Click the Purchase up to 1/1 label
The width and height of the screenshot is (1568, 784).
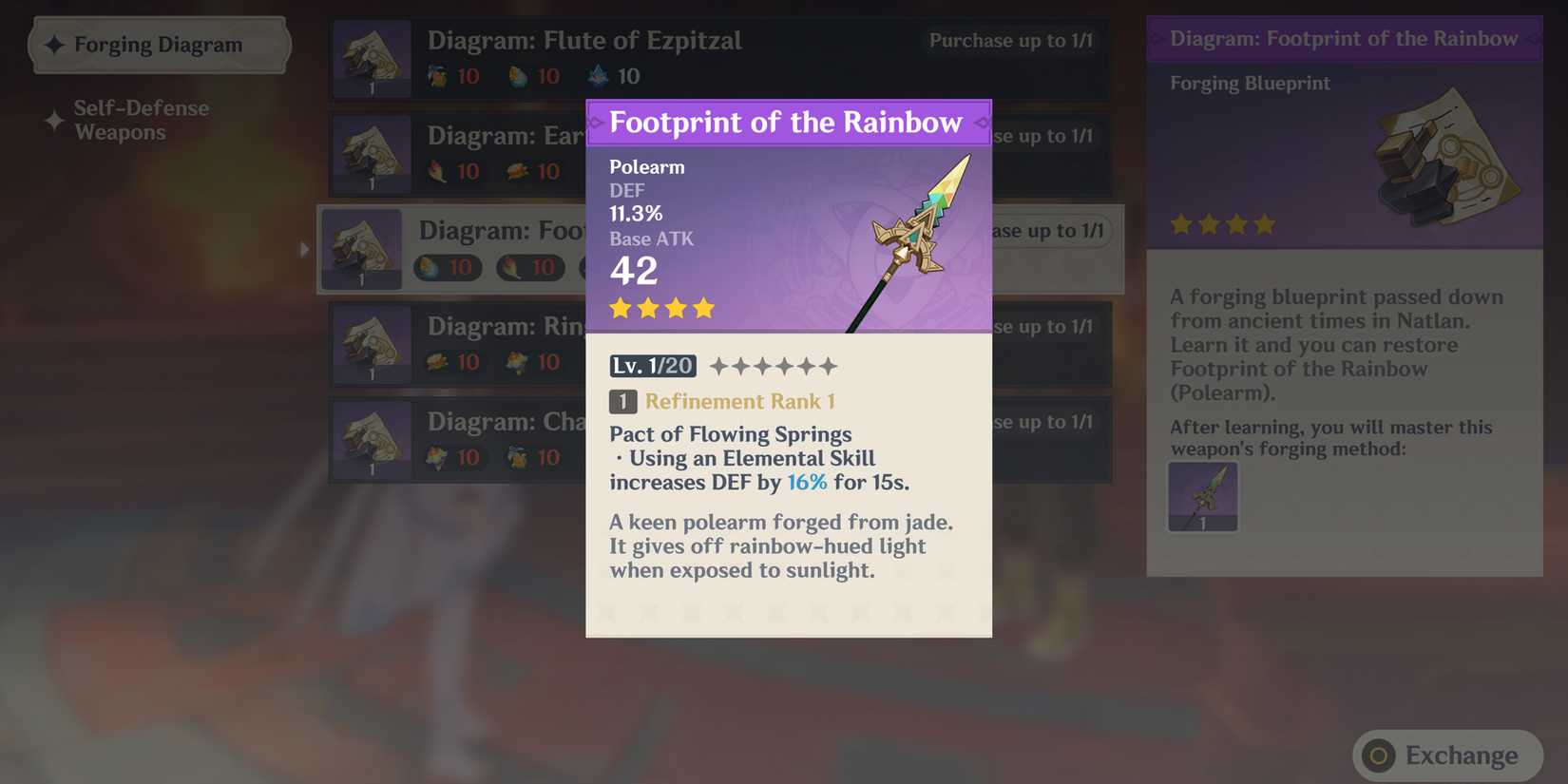click(1010, 41)
